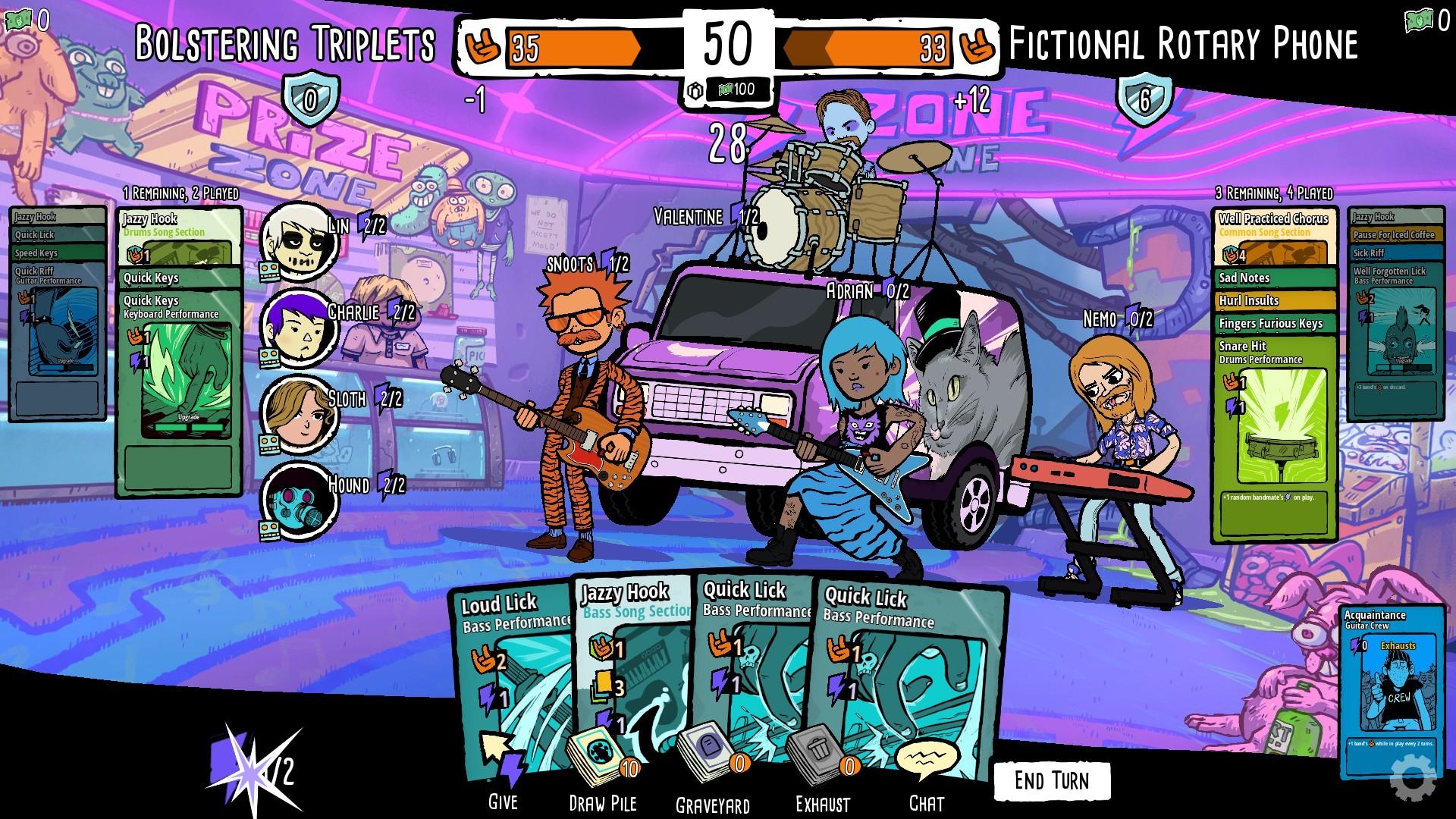Expand the Well Practiced Chorus card stack
Image resolution: width=1456 pixels, height=819 pixels.
[x=1273, y=219]
